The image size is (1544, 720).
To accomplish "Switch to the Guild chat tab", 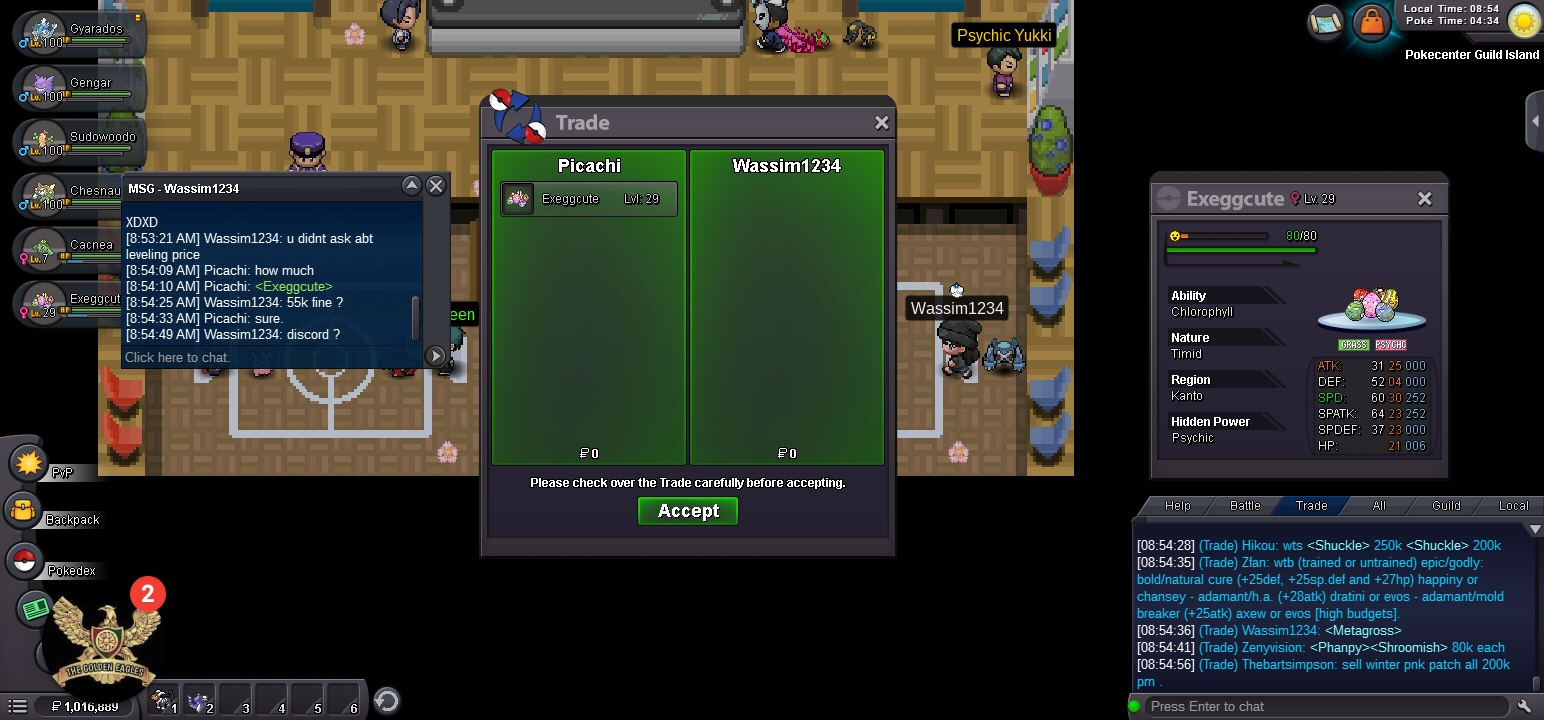I will click(1446, 506).
